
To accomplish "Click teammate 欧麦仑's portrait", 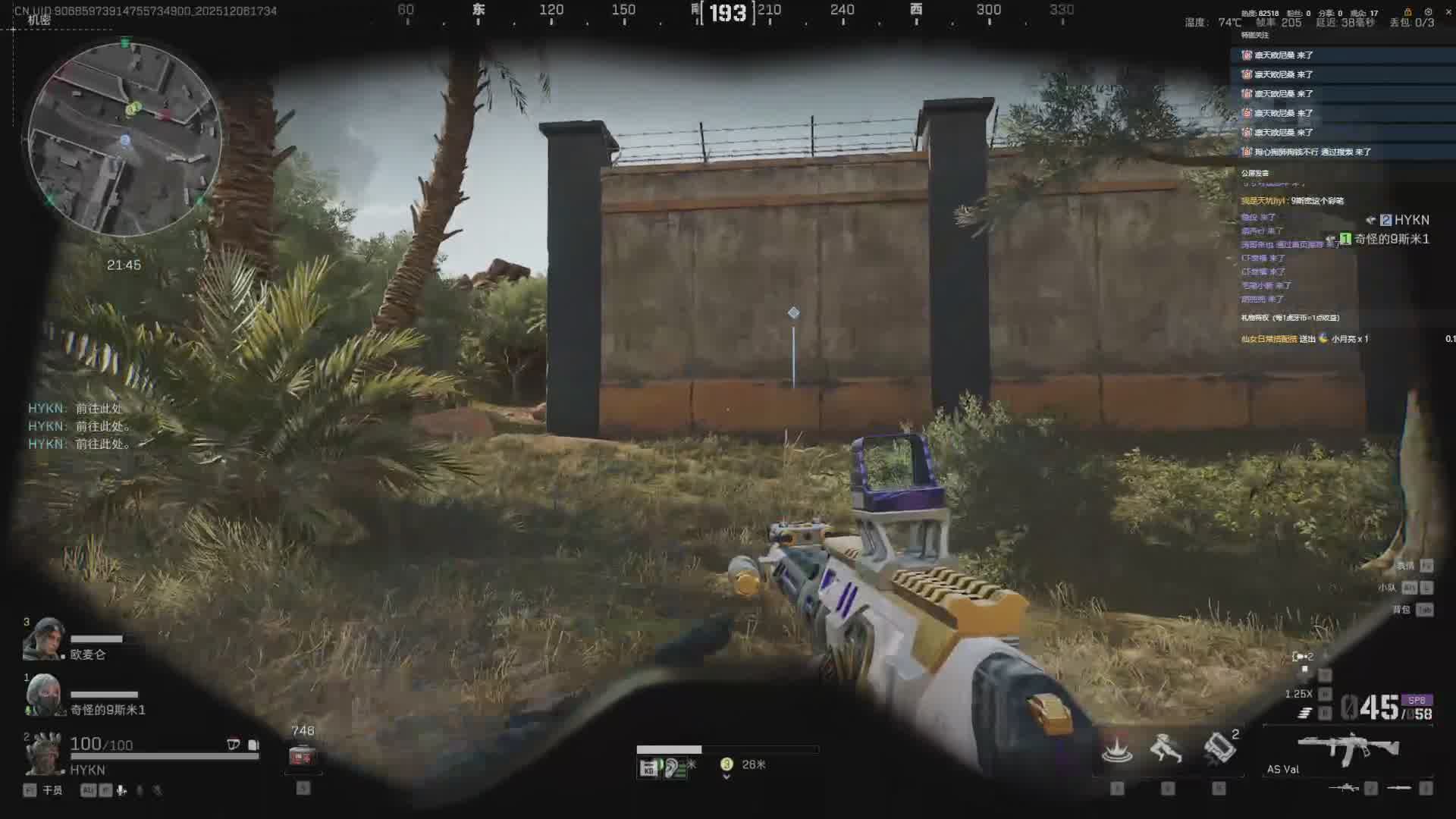I will [42, 639].
